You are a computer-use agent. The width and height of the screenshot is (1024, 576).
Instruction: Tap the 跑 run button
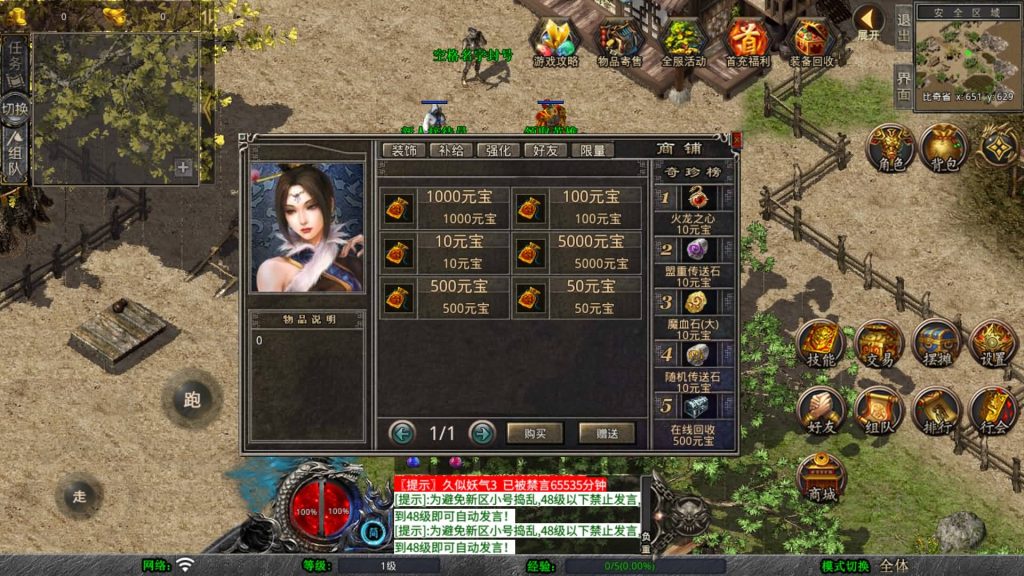click(x=192, y=400)
